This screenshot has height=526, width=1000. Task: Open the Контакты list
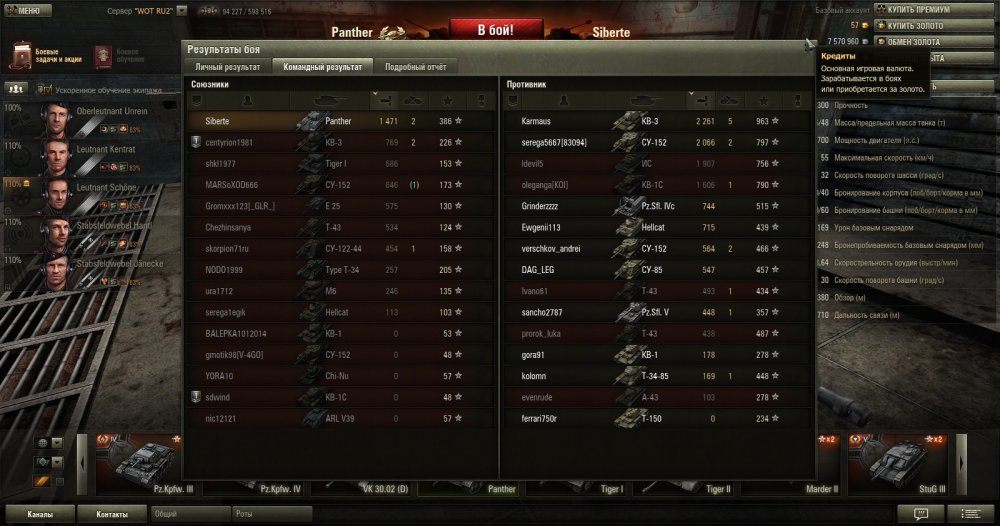point(112,514)
